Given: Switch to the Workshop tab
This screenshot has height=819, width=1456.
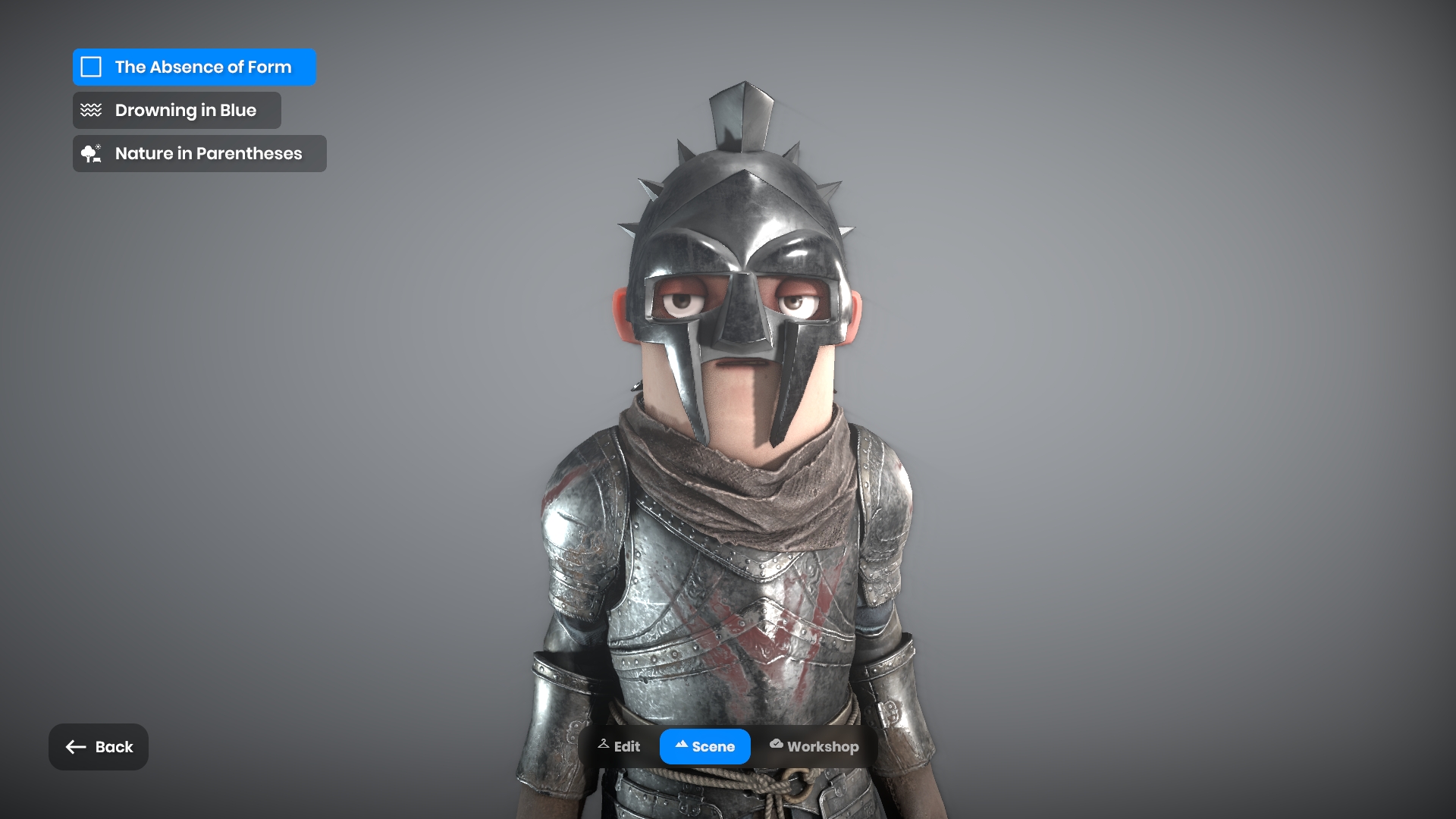Looking at the screenshot, I should [x=814, y=746].
